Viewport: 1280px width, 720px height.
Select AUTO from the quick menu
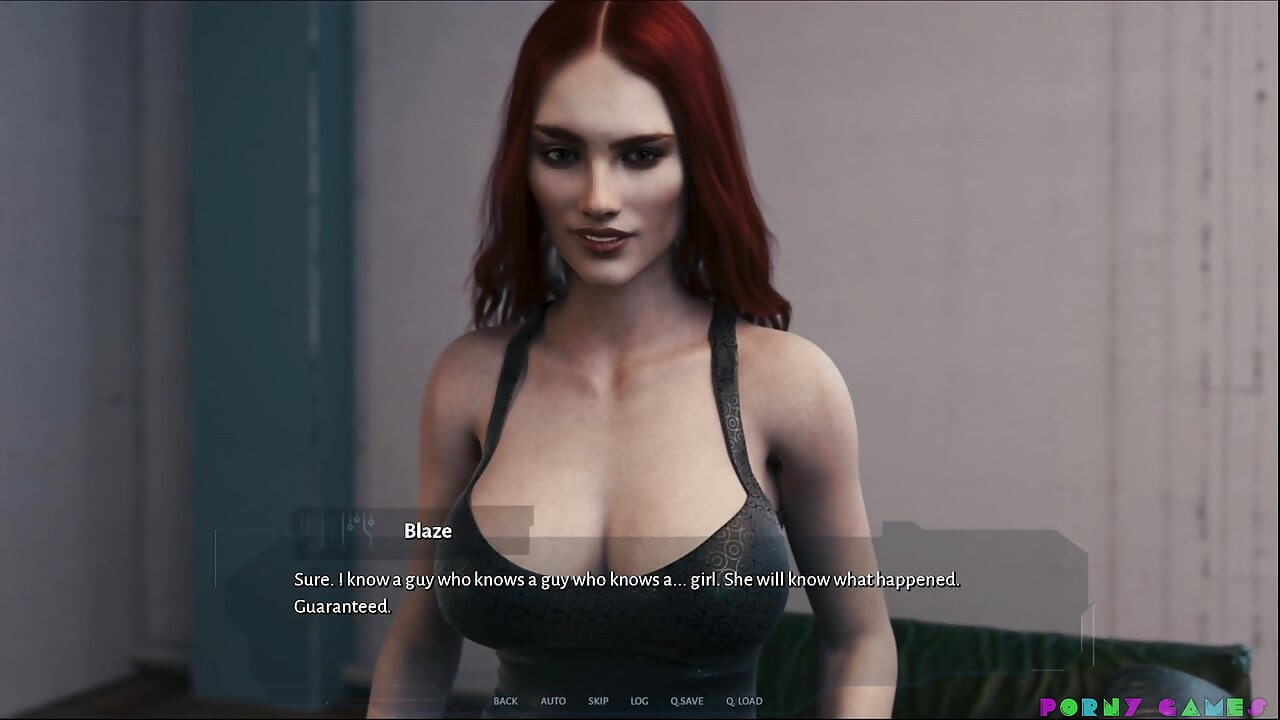[x=552, y=701]
